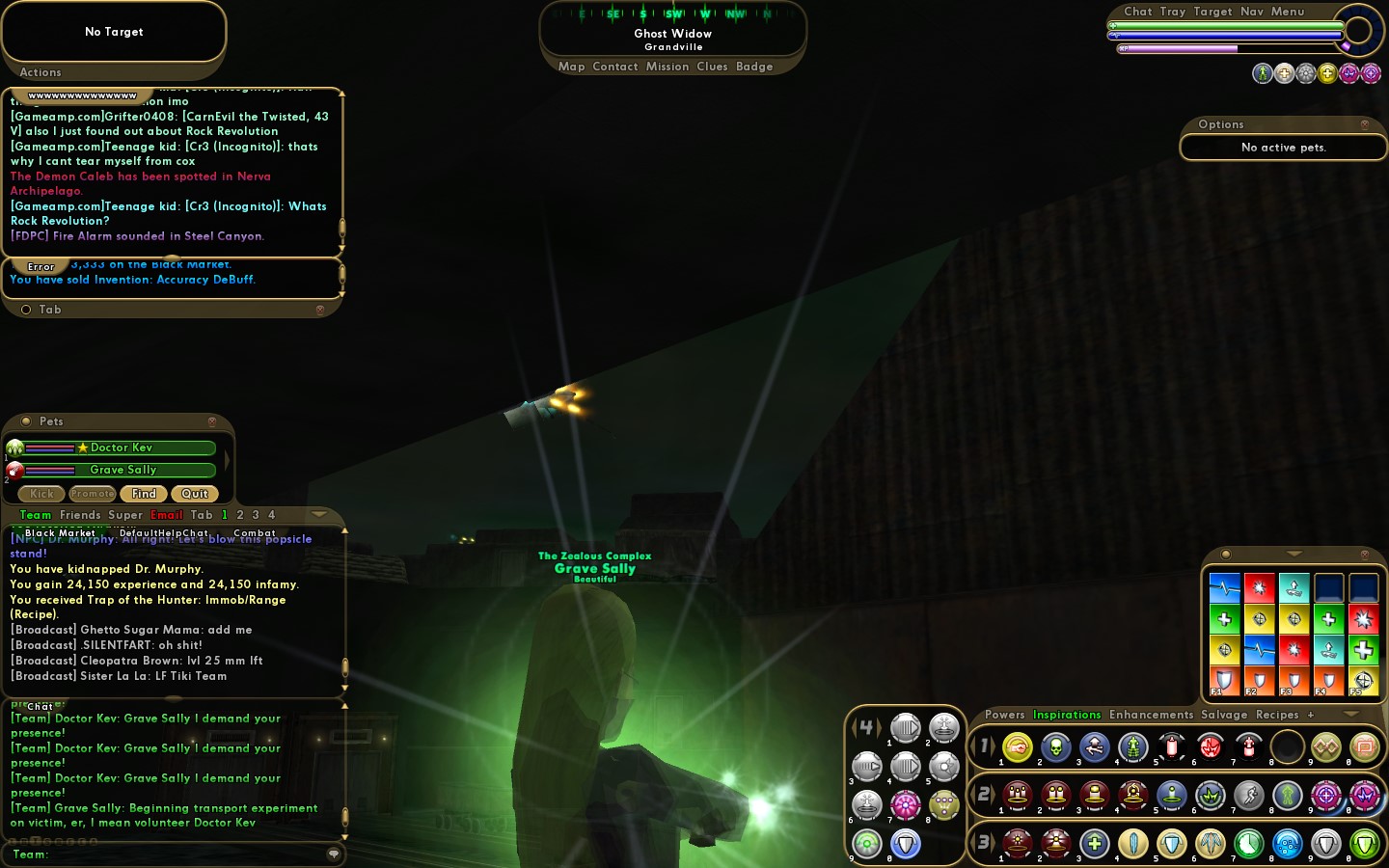Open the Nav window toggle

(1252, 12)
